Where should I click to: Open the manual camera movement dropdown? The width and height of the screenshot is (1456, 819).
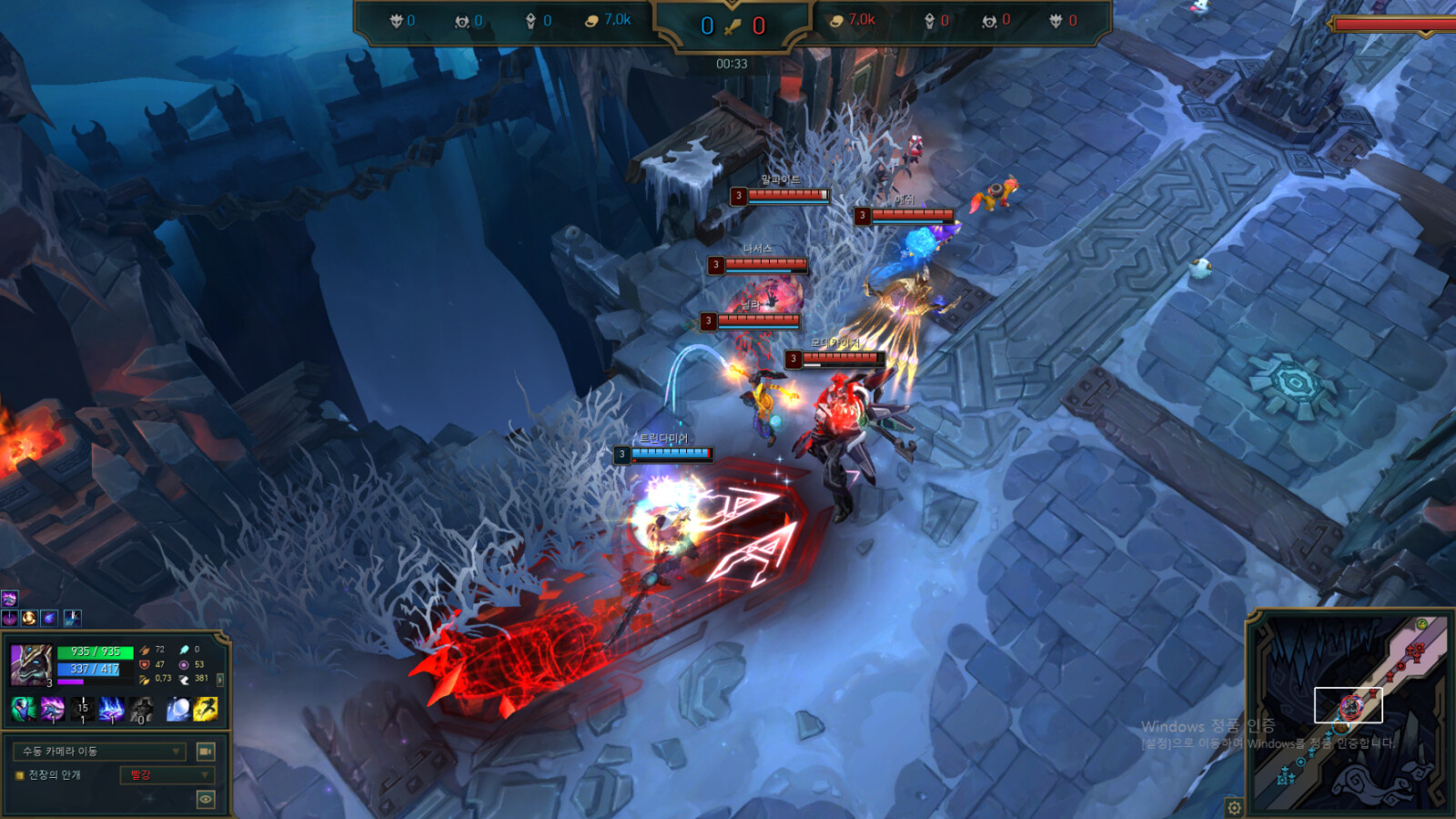100,752
